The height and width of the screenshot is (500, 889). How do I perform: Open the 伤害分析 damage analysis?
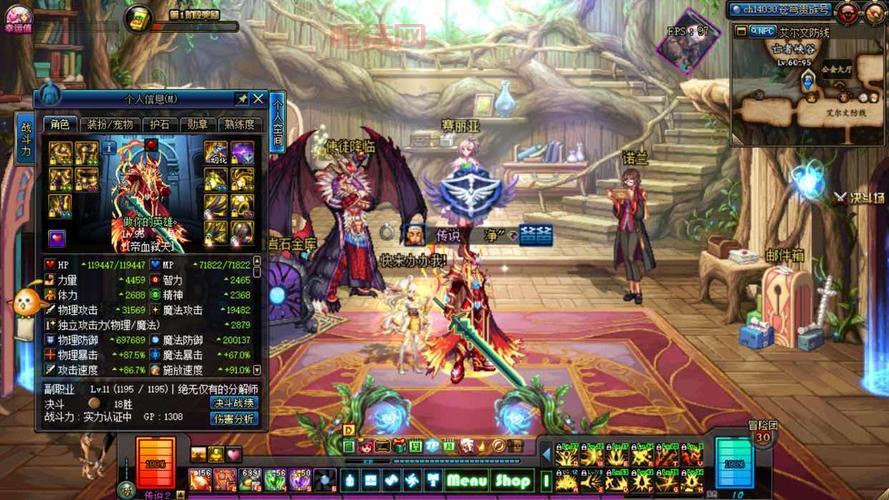(234, 418)
